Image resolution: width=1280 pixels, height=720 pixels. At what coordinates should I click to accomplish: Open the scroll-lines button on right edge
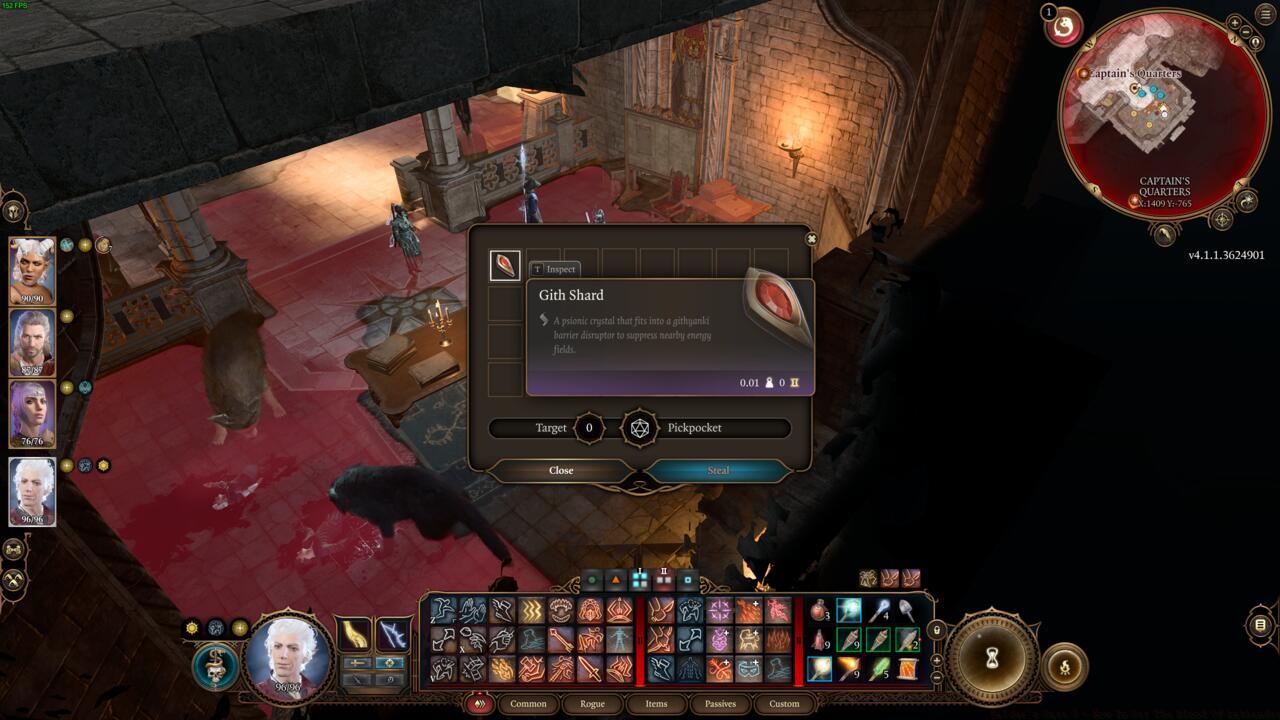pyautogui.click(x=1260, y=625)
